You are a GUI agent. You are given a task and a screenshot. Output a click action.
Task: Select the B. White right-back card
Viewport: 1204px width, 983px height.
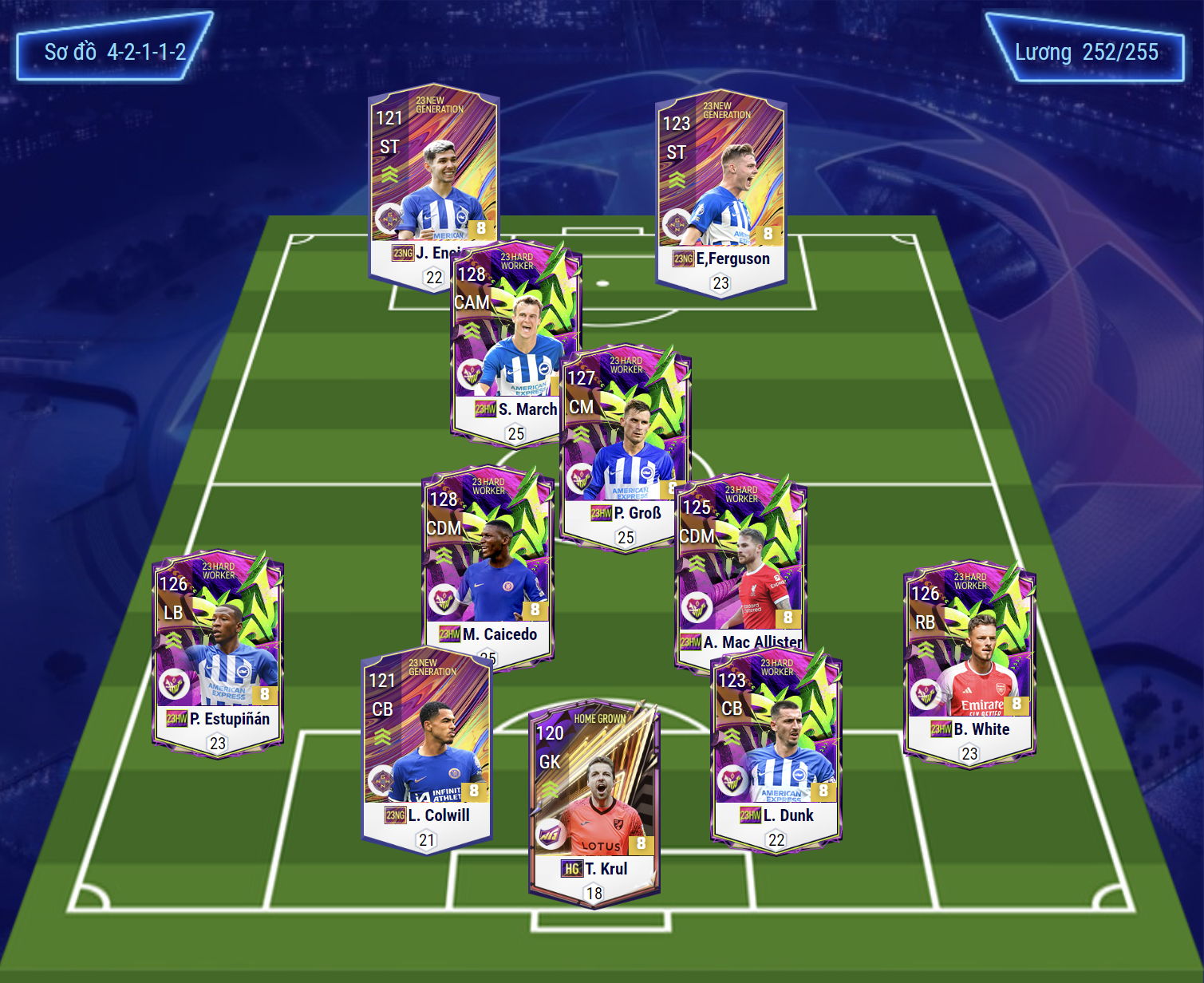tap(969, 662)
